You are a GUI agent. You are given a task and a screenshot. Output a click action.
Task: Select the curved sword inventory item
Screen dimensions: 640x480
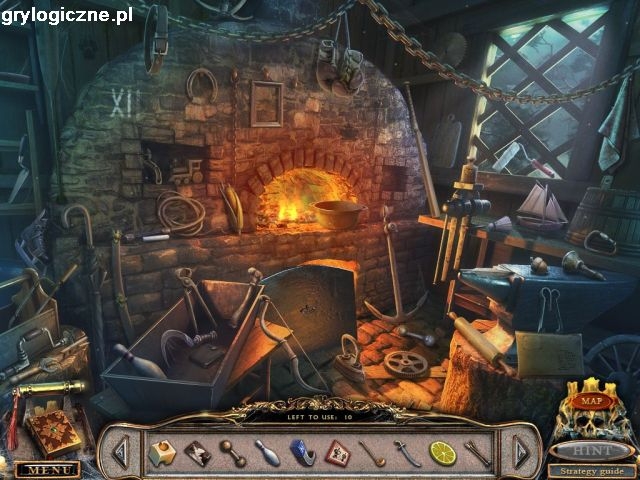click(407, 453)
